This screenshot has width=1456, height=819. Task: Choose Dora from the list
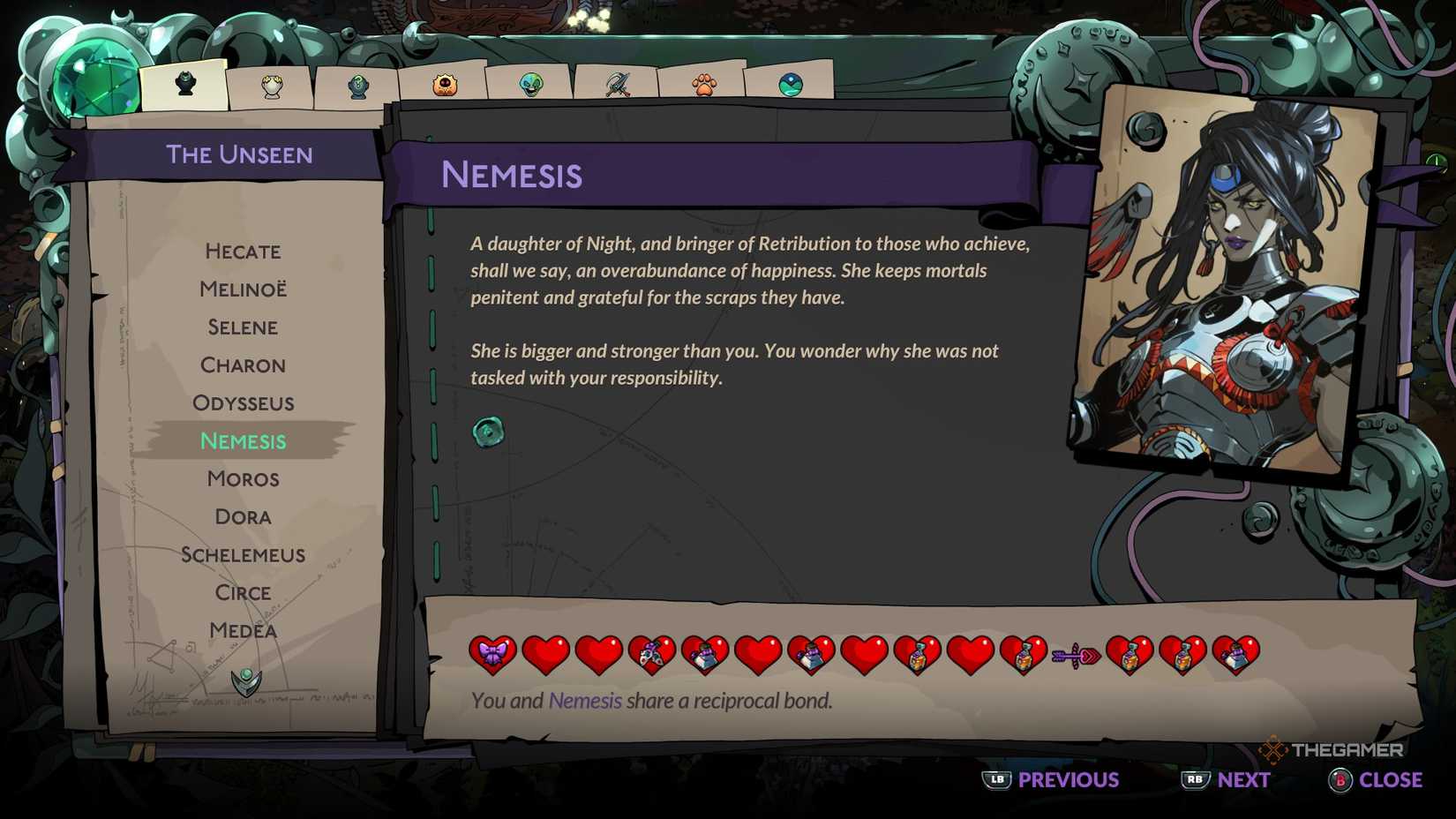[x=243, y=517]
